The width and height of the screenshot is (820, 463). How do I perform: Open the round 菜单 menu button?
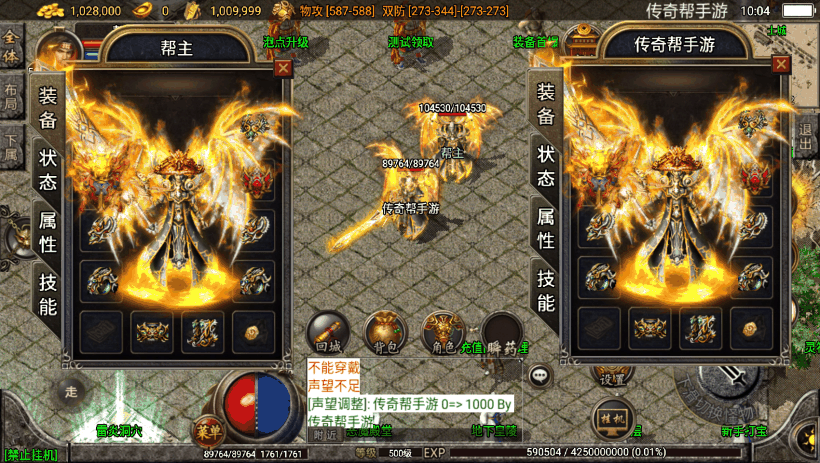pos(208,430)
